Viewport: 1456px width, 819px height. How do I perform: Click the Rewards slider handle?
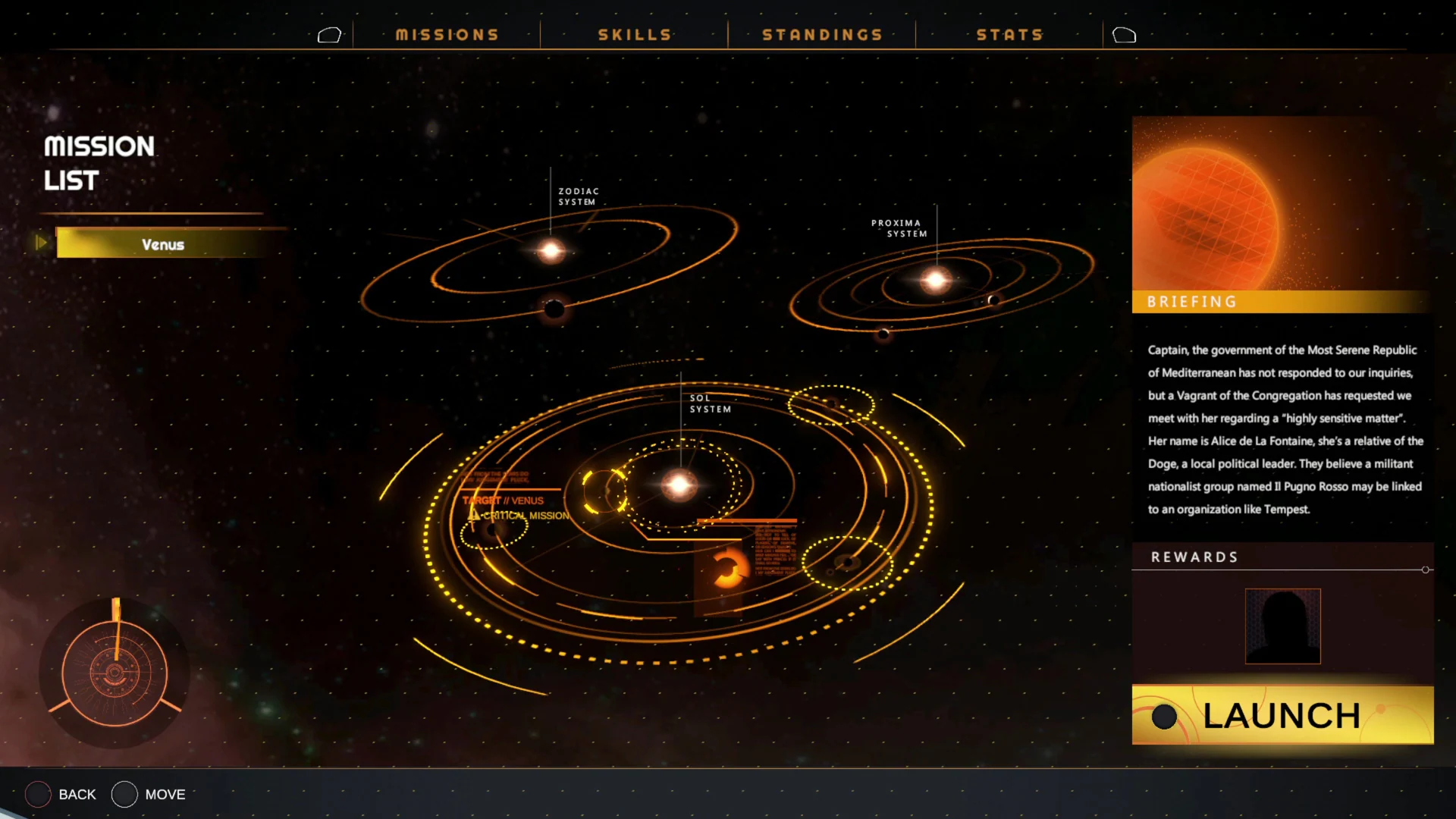tap(1427, 570)
